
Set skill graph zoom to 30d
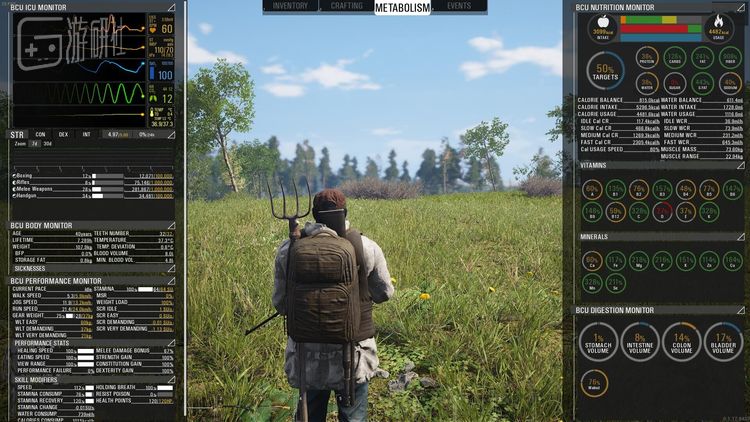coord(47,143)
